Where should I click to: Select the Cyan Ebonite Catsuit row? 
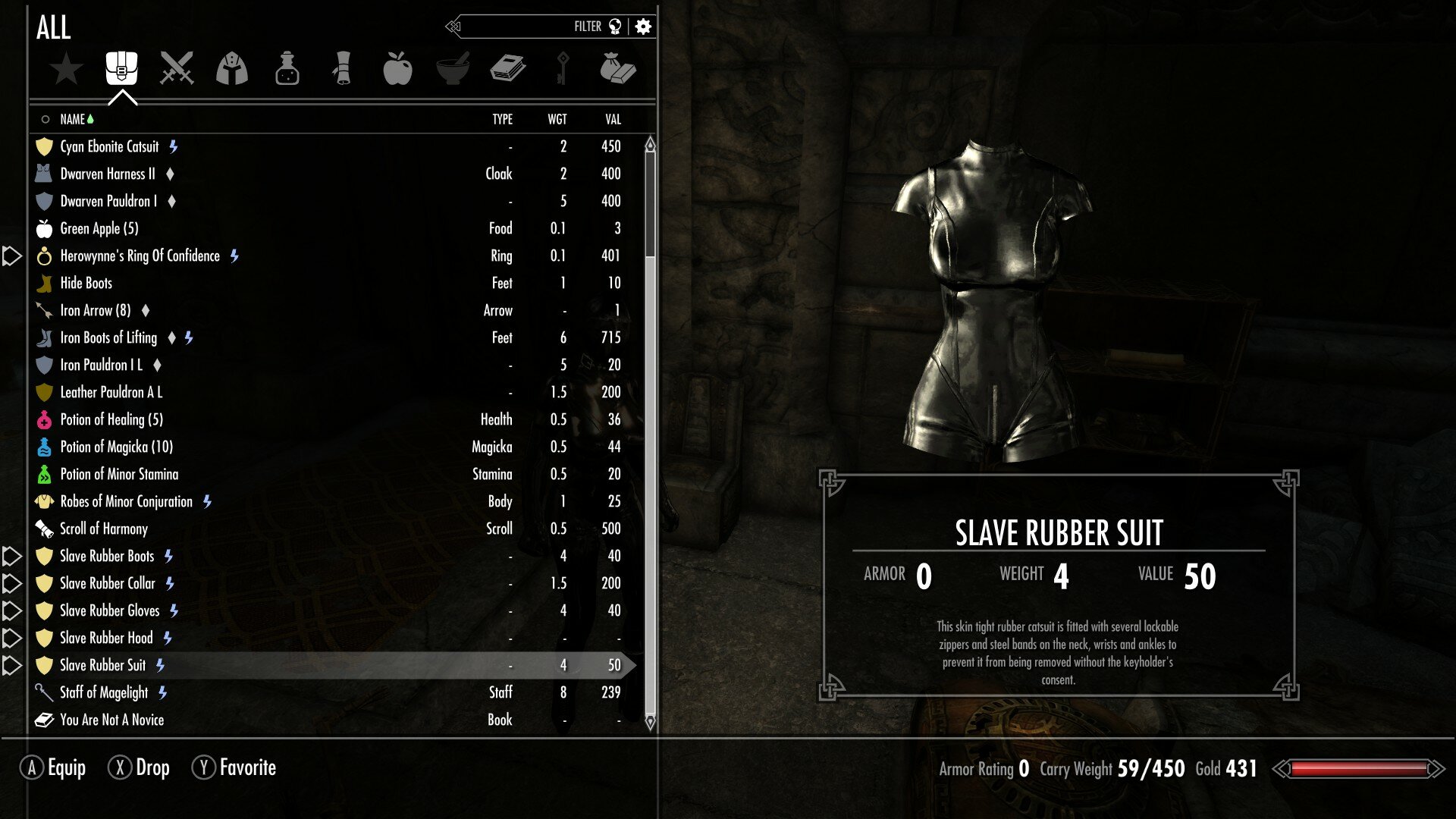tap(110, 146)
